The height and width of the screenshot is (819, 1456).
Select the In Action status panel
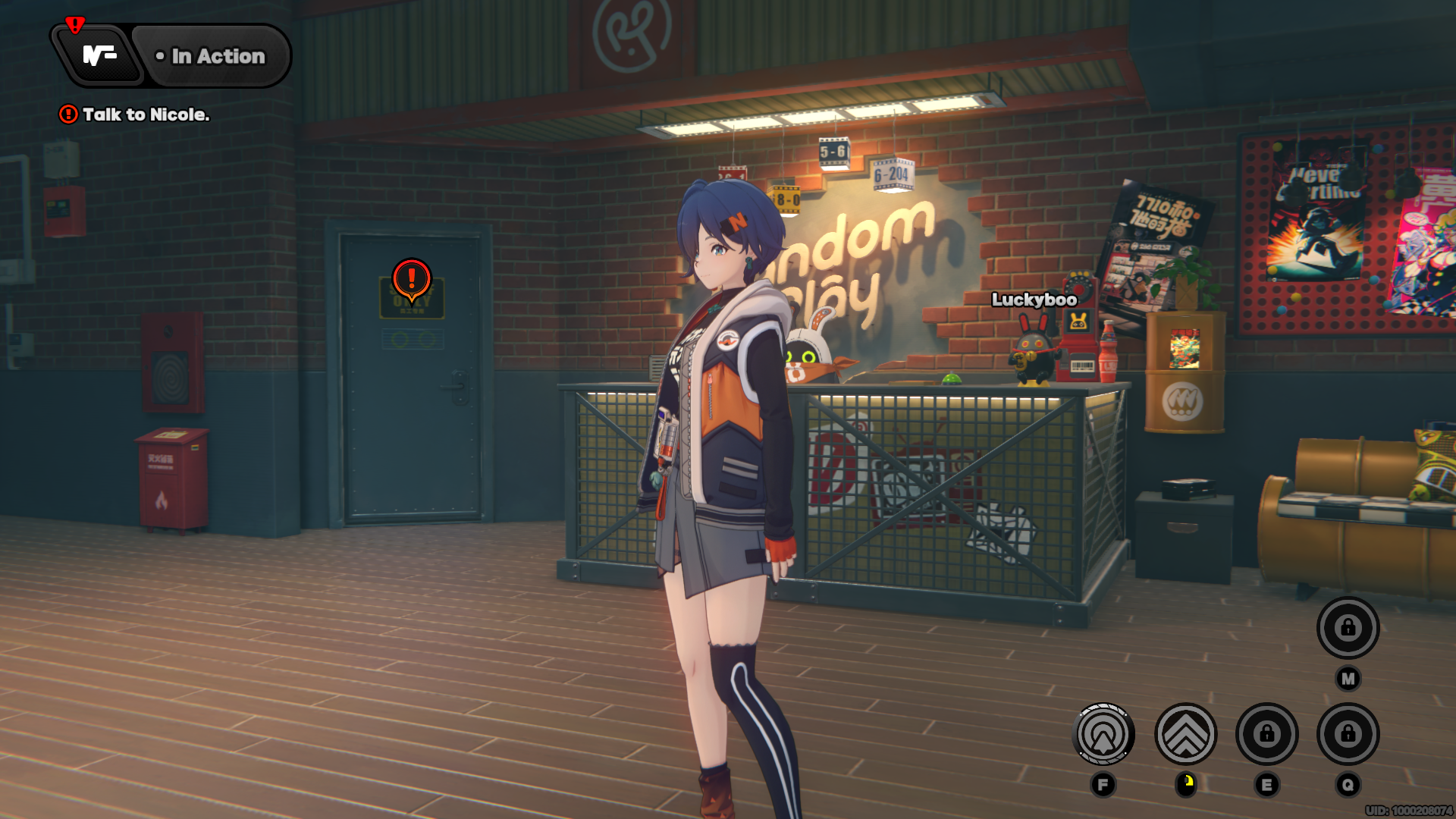click(212, 56)
